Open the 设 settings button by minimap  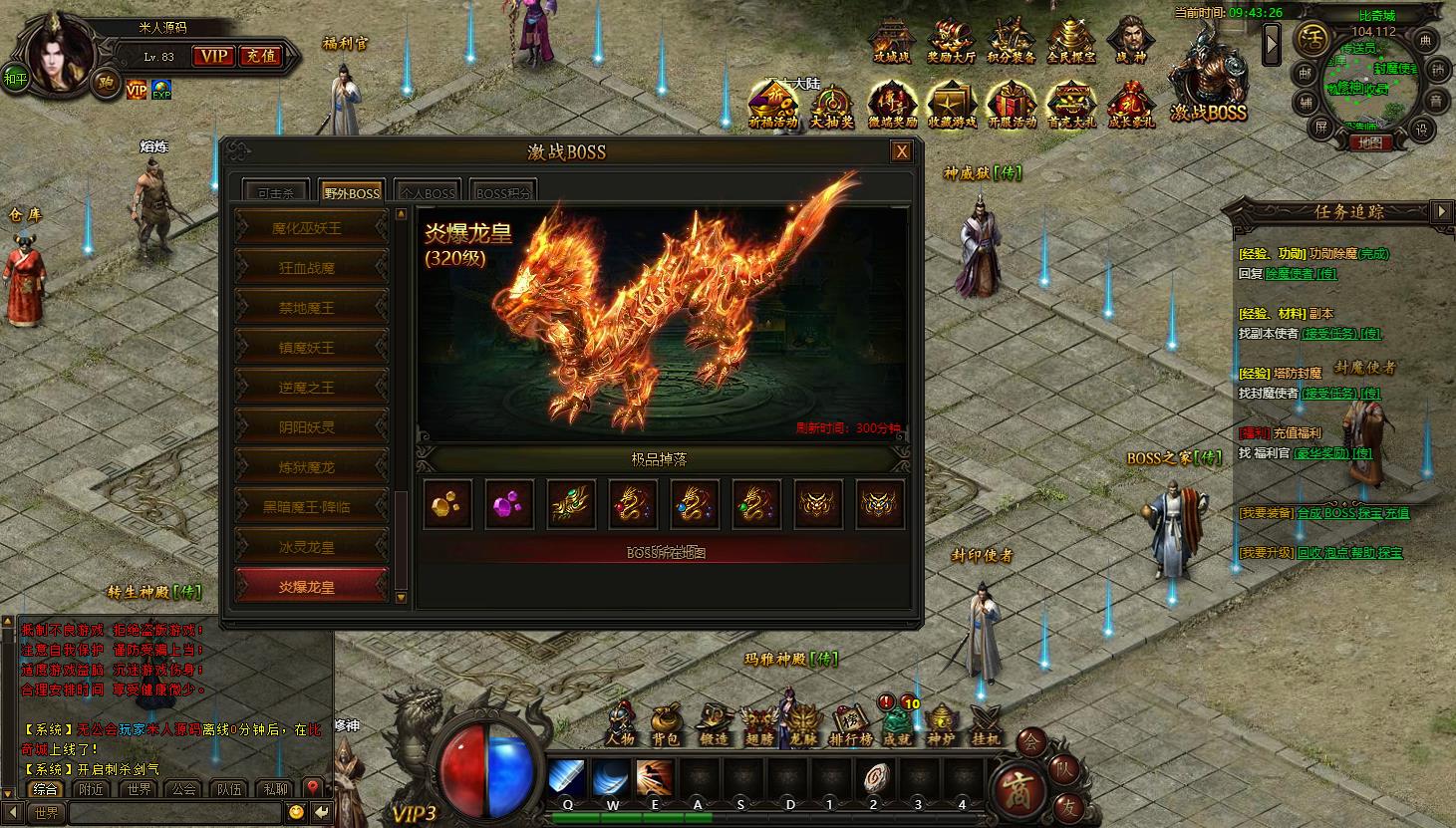pyautogui.click(x=1422, y=130)
